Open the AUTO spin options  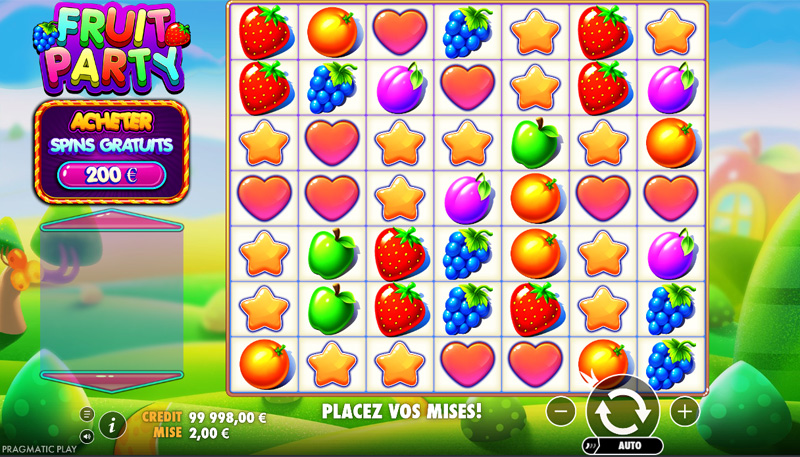(631, 446)
